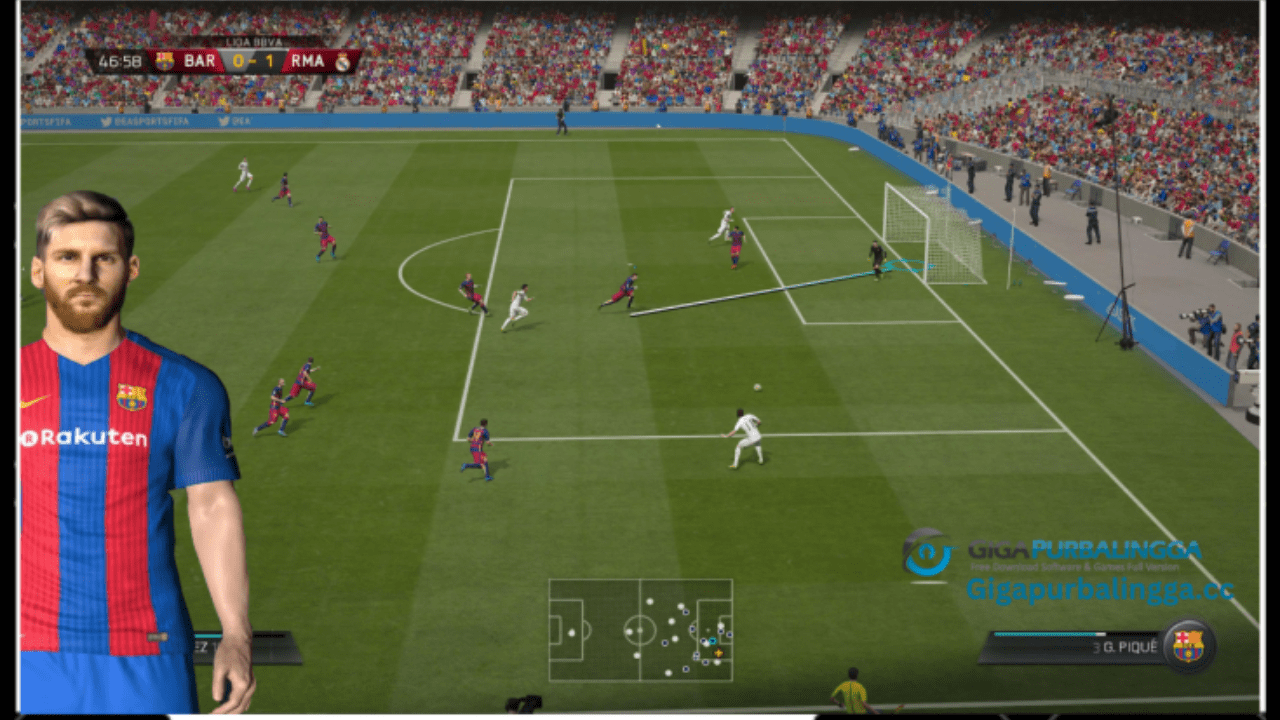The width and height of the screenshot is (1280, 720).
Task: Click the pitch radar minimap
Action: [640, 630]
